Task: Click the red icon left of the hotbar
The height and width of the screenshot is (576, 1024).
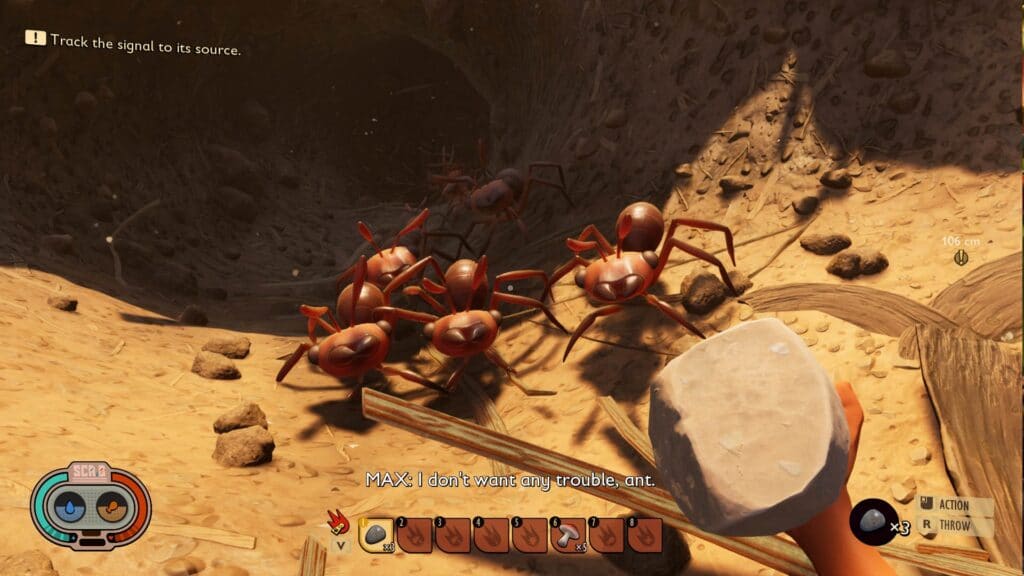Action: [340, 523]
